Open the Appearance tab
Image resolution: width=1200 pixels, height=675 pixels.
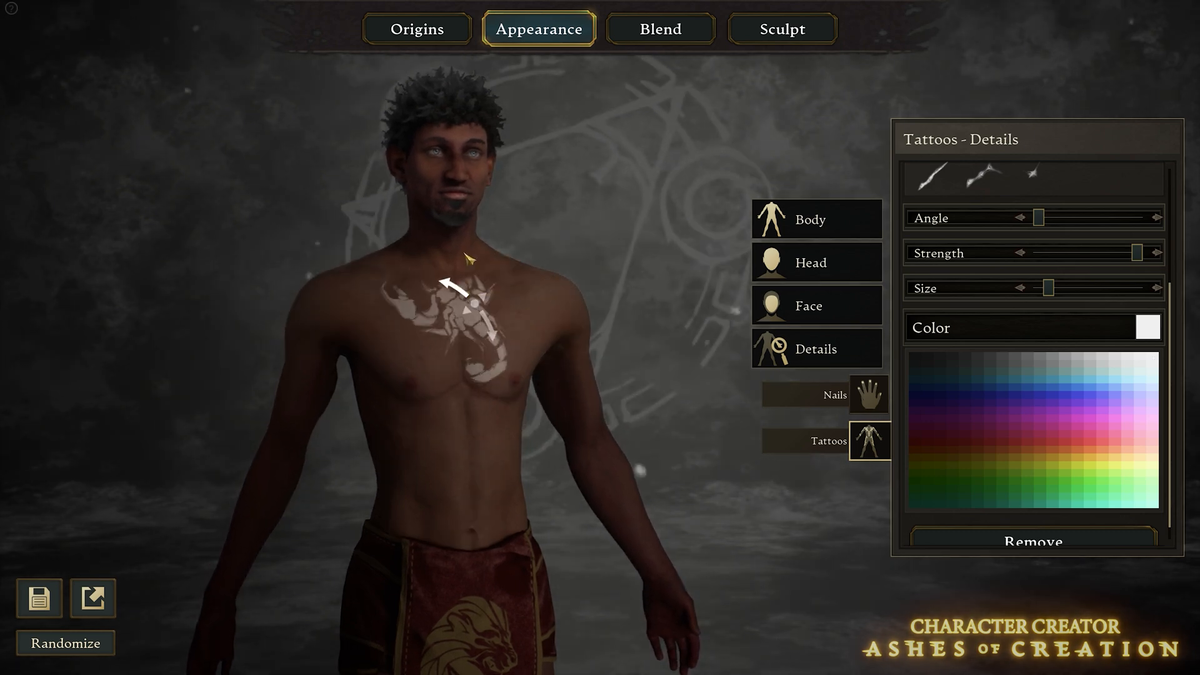tap(539, 29)
